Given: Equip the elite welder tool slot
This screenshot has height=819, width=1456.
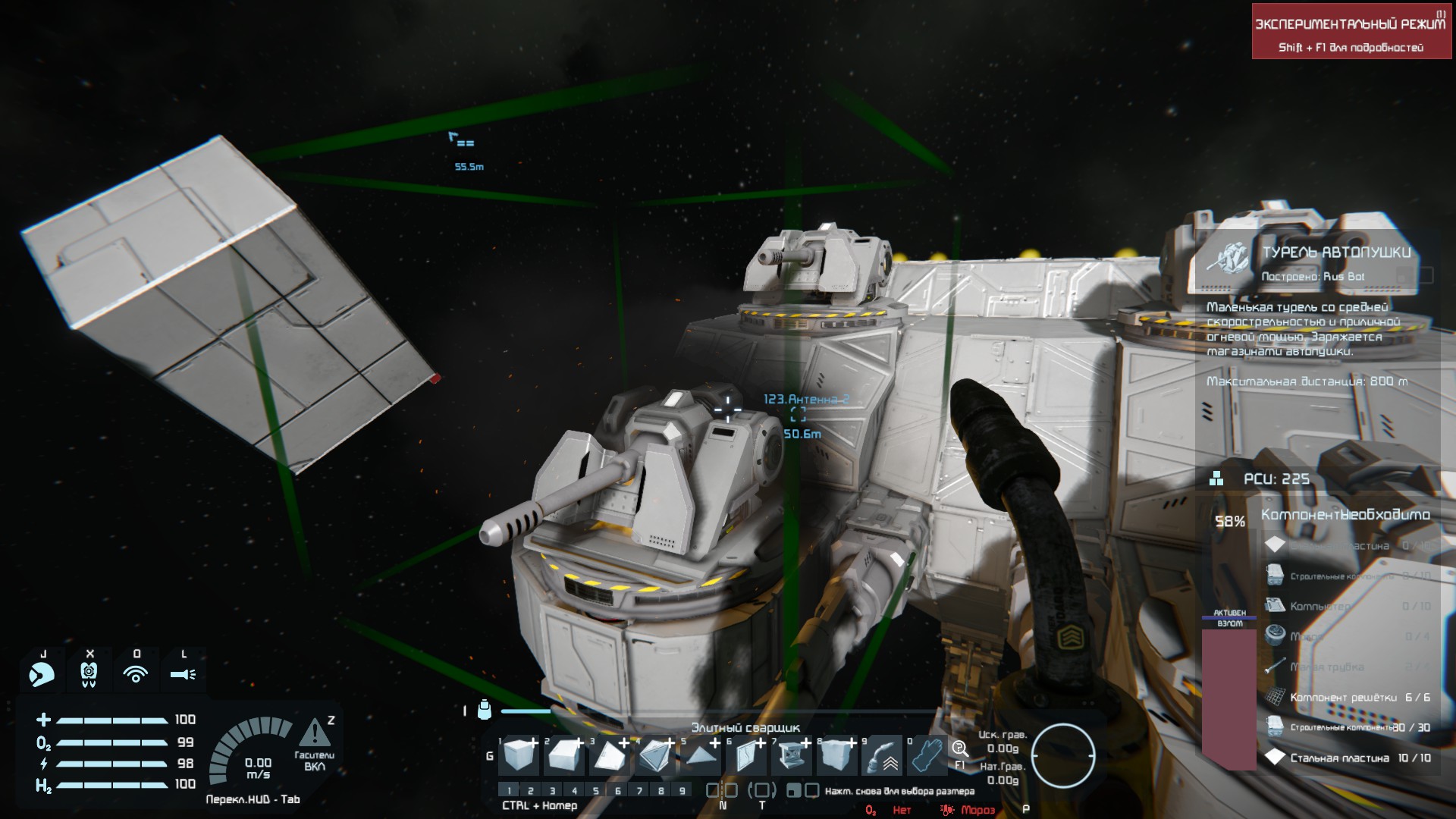Looking at the screenshot, I should 883,755.
